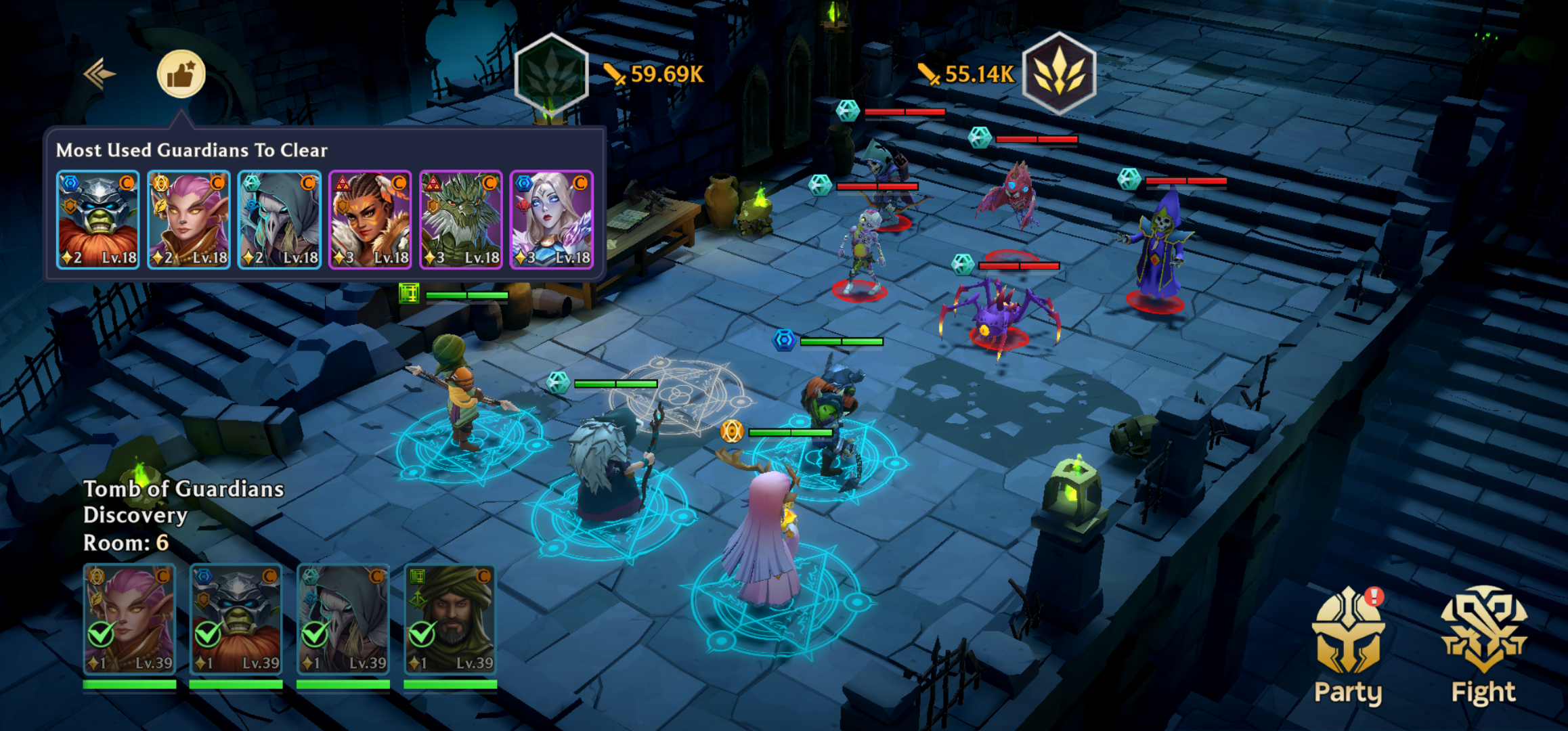Start the battle with Fight
Screen dimensions: 1568x731
tap(1483, 646)
